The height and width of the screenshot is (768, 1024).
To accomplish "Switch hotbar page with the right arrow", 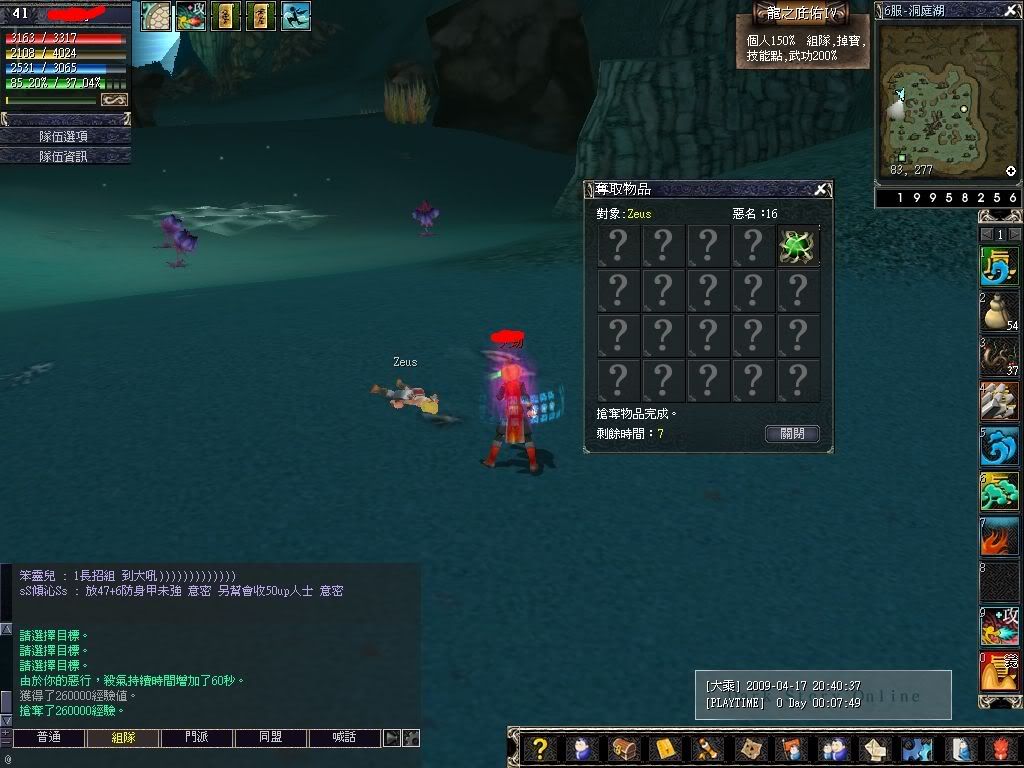I will coord(1014,234).
